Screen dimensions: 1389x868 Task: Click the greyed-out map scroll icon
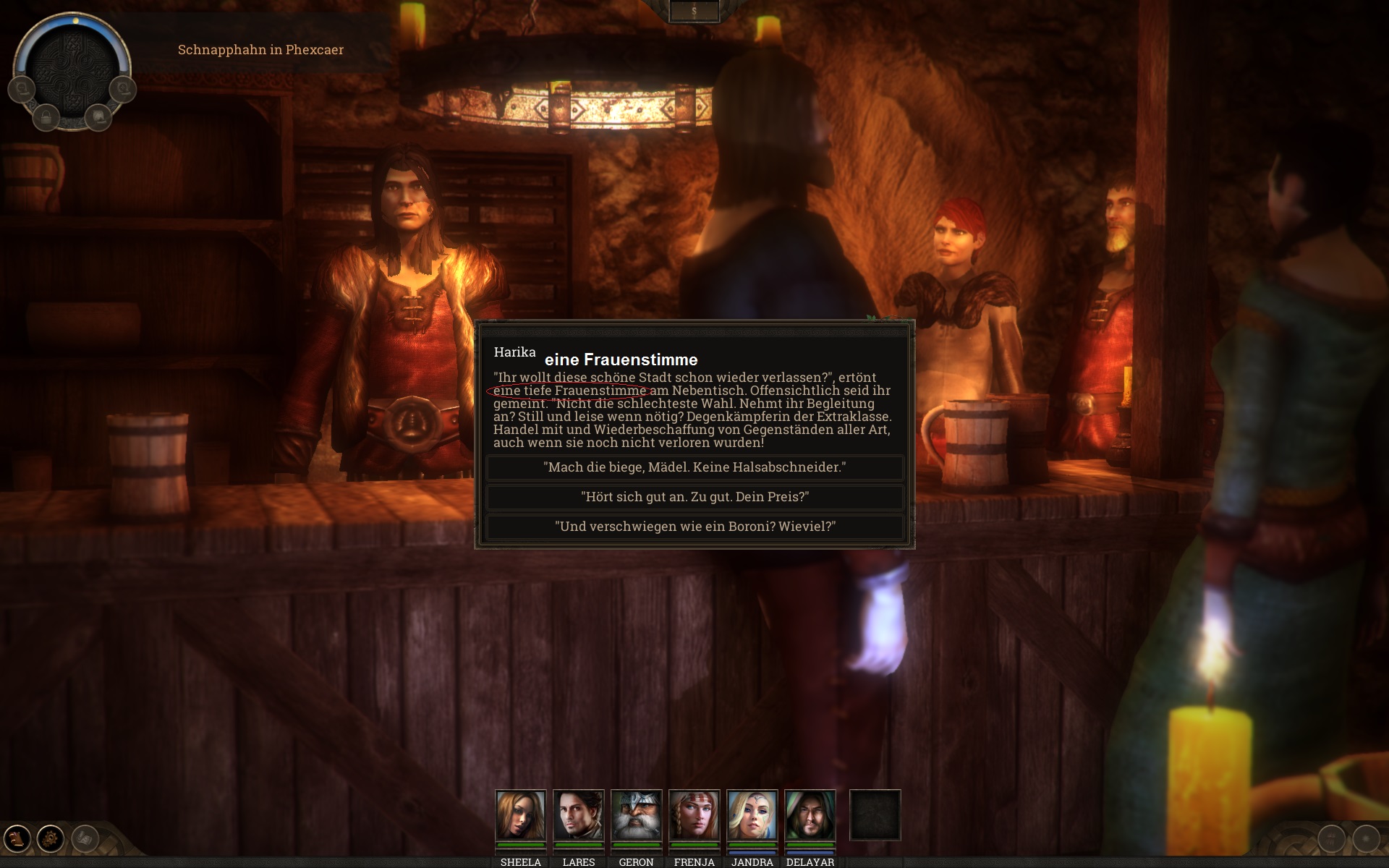(85, 839)
